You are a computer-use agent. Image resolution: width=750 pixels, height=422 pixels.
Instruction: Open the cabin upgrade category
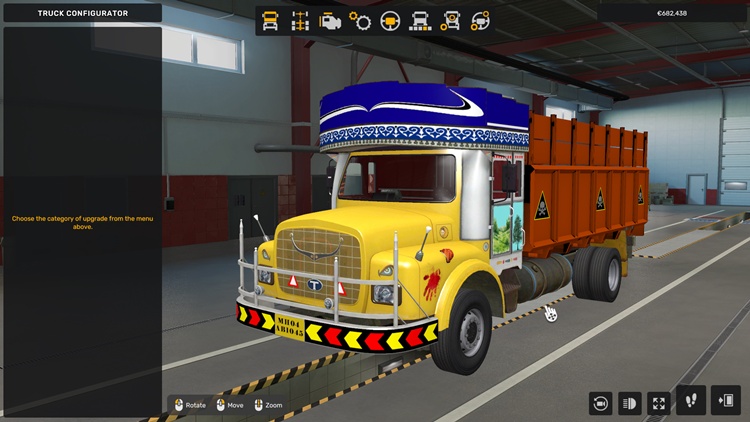coord(269,20)
